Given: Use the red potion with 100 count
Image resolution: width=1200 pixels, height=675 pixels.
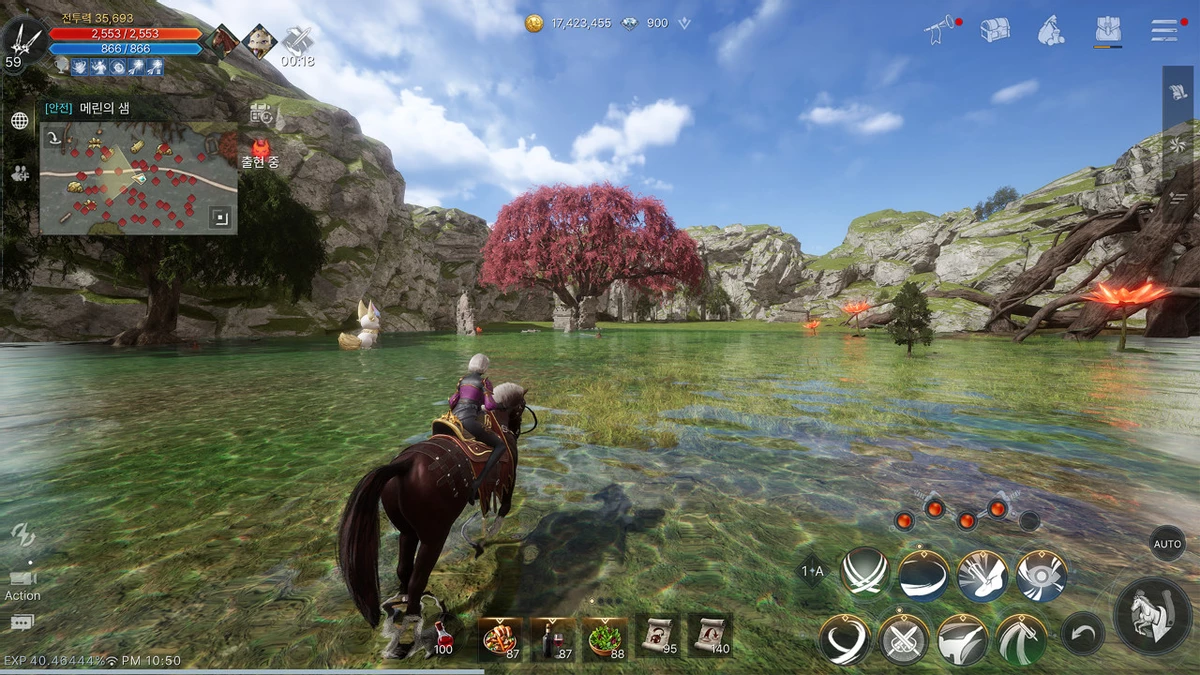Looking at the screenshot, I should point(442,636).
